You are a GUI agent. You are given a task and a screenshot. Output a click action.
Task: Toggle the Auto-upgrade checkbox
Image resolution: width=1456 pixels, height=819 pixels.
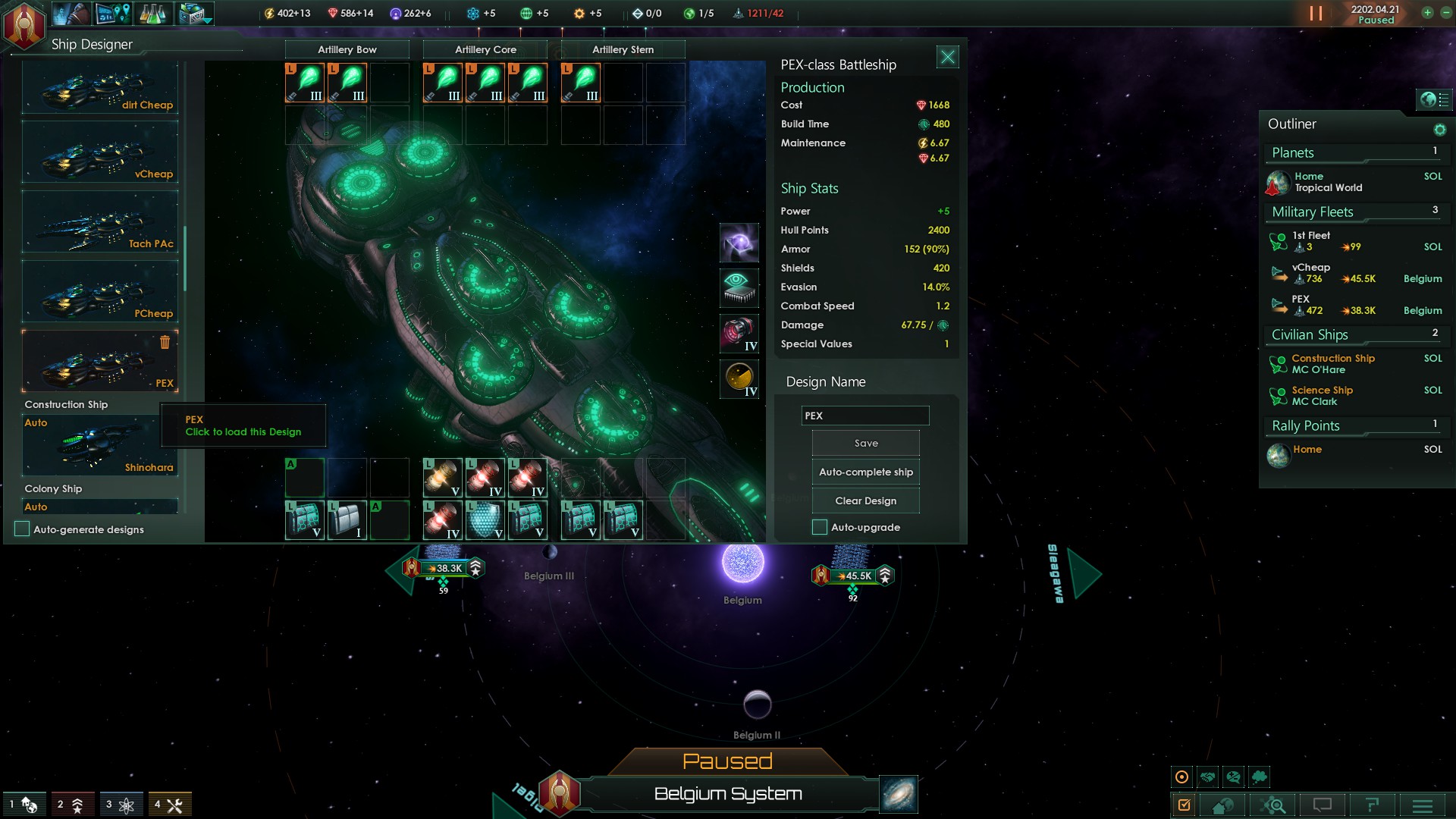pos(820,527)
